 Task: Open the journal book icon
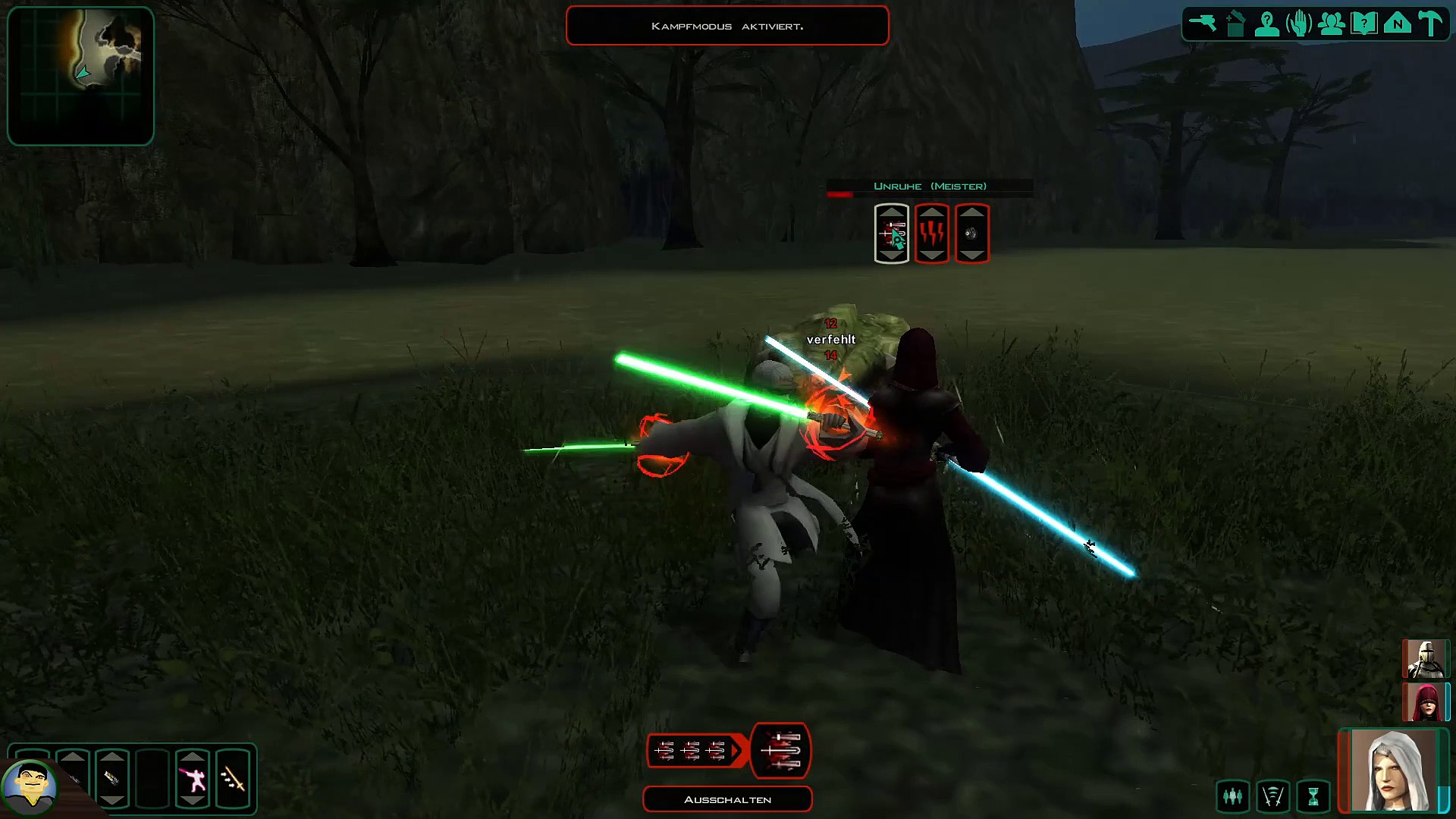(x=1364, y=24)
